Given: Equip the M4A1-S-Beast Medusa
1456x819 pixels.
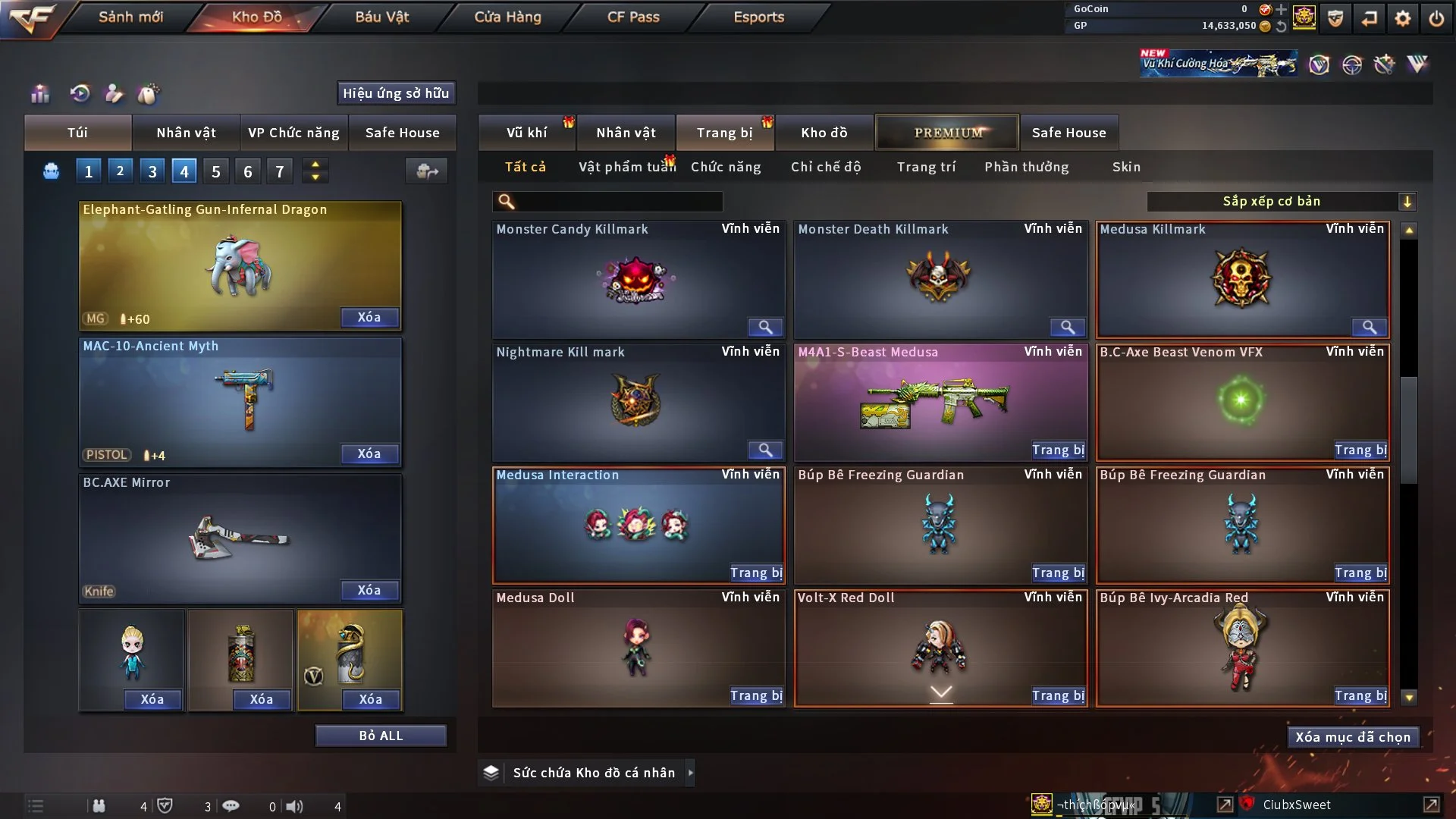Looking at the screenshot, I should tap(1058, 450).
